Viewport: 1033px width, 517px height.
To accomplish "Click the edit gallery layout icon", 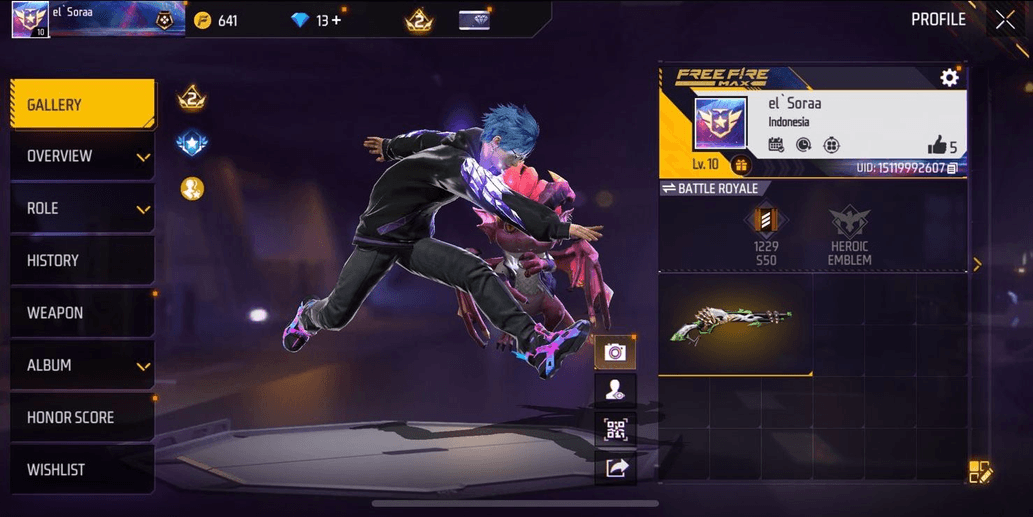I will click(979, 472).
